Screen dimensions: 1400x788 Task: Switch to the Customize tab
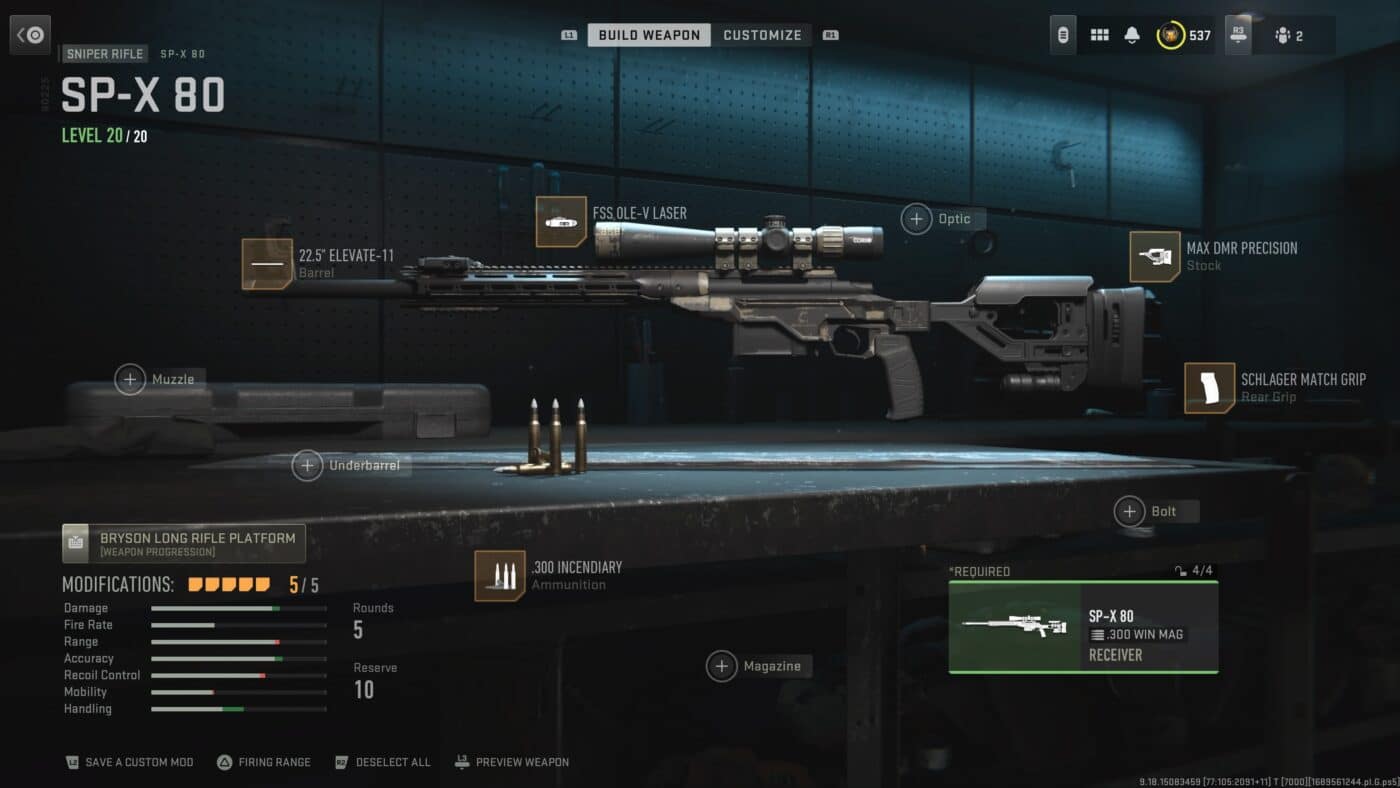point(762,34)
